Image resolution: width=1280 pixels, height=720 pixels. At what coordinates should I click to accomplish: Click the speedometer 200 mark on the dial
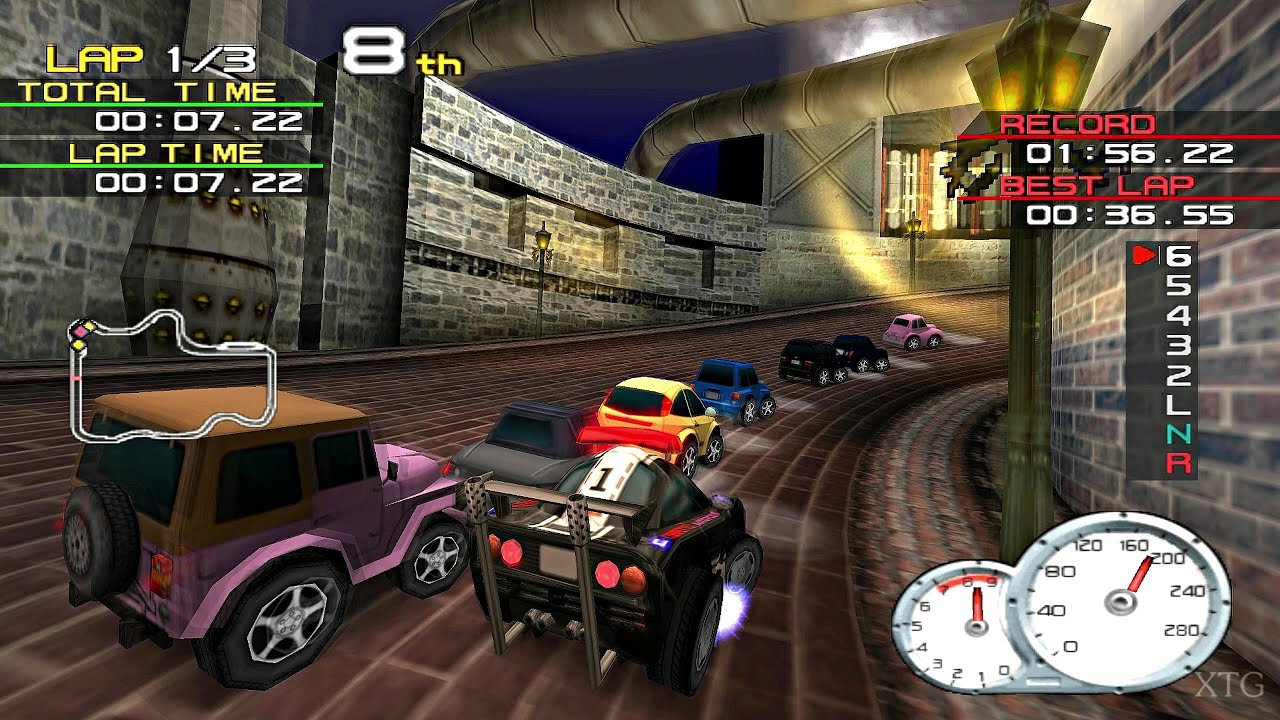(x=1168, y=558)
